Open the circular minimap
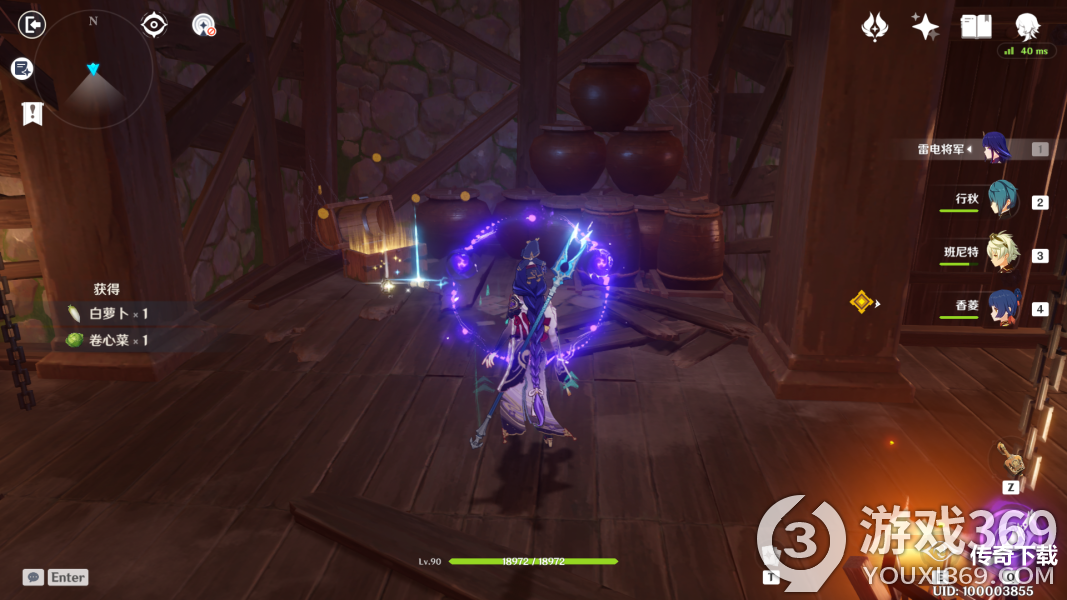 [x=94, y=72]
